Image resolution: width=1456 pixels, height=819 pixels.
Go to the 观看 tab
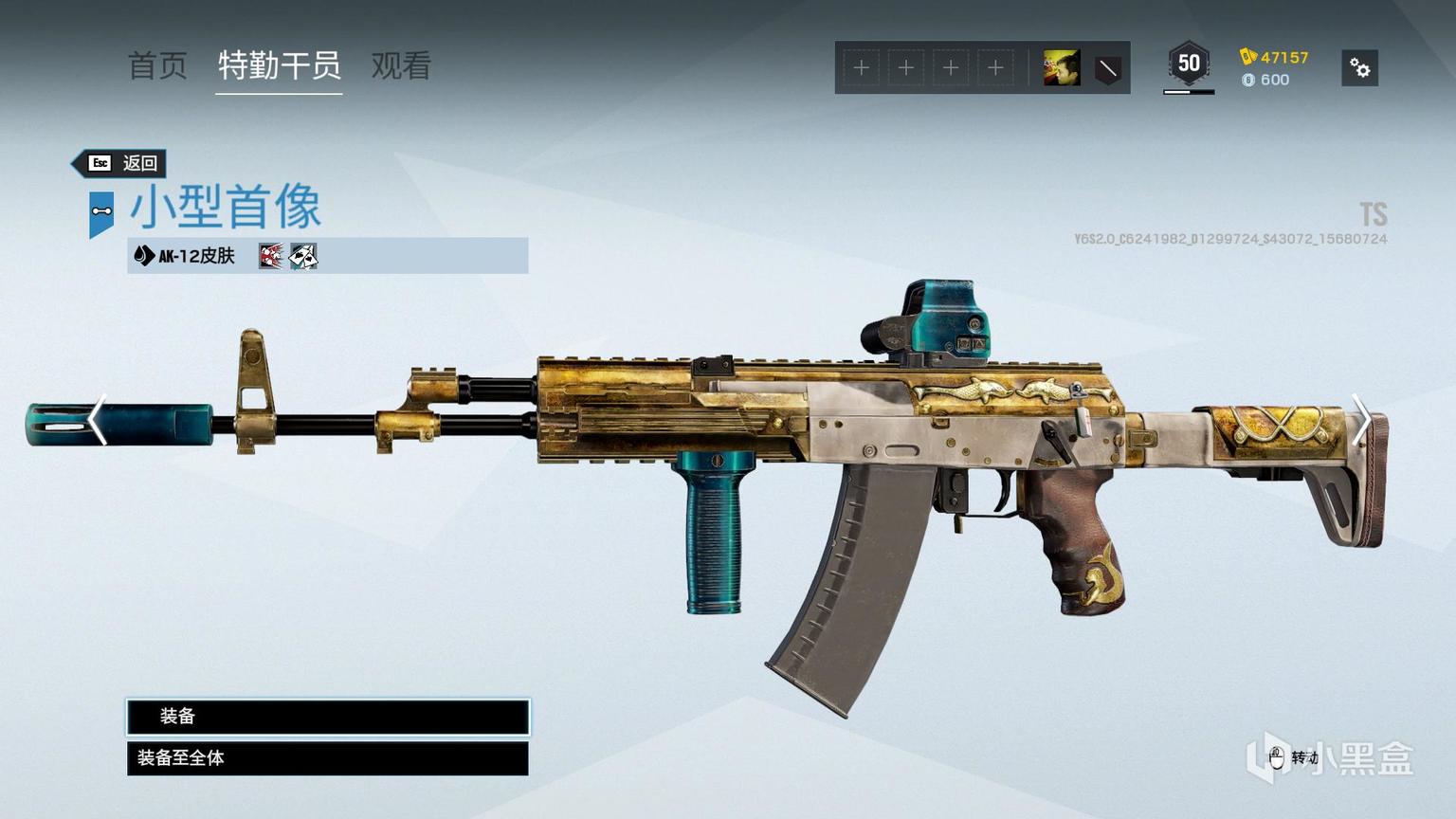pyautogui.click(x=401, y=66)
